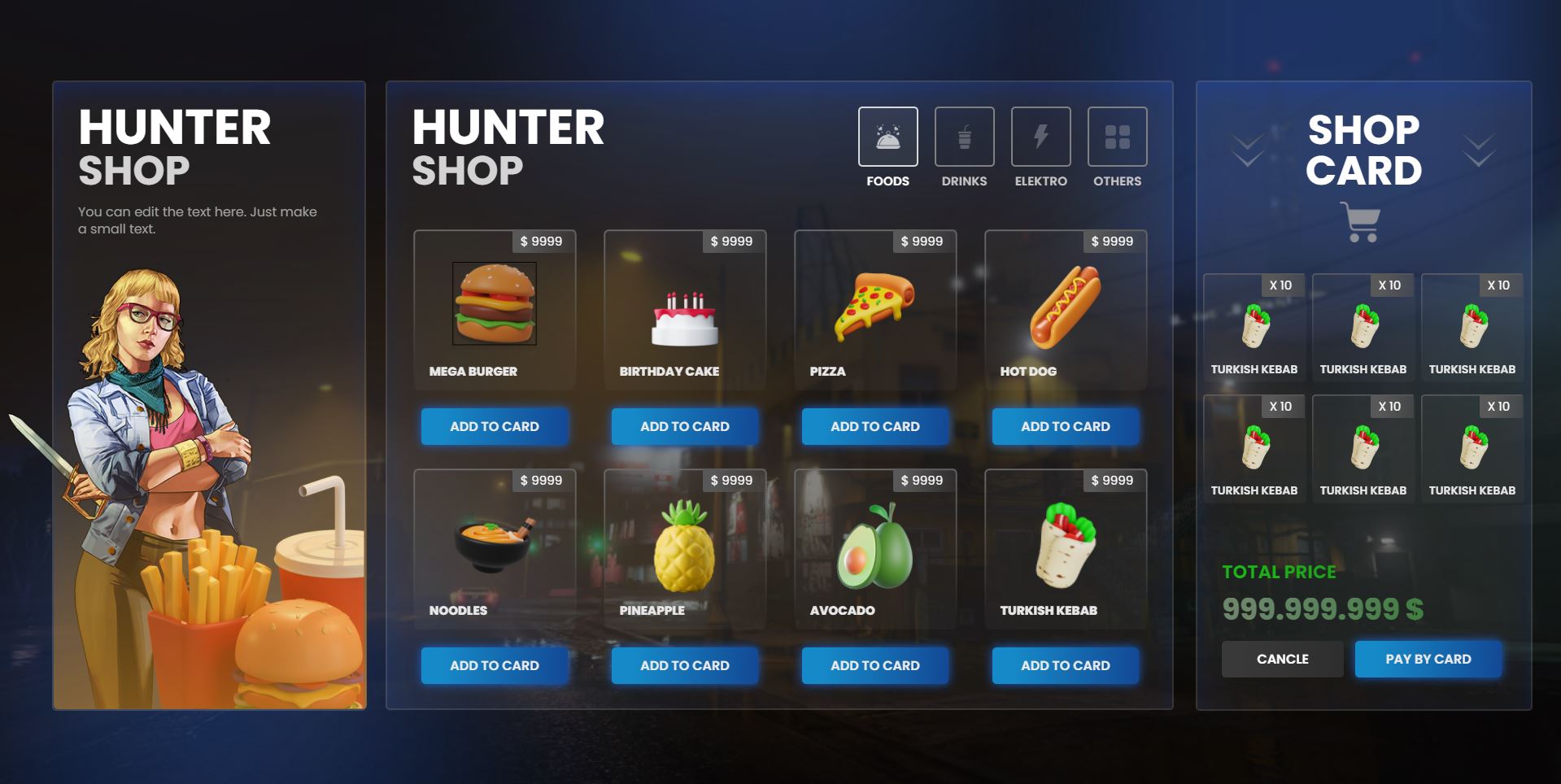Show the Others category

click(x=1117, y=137)
